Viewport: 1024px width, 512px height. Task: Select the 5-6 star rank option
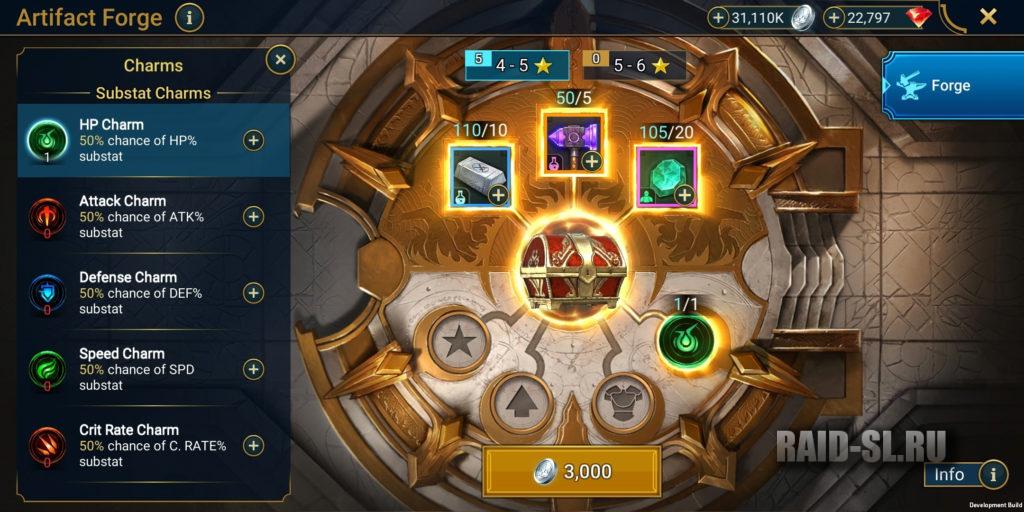pos(635,66)
